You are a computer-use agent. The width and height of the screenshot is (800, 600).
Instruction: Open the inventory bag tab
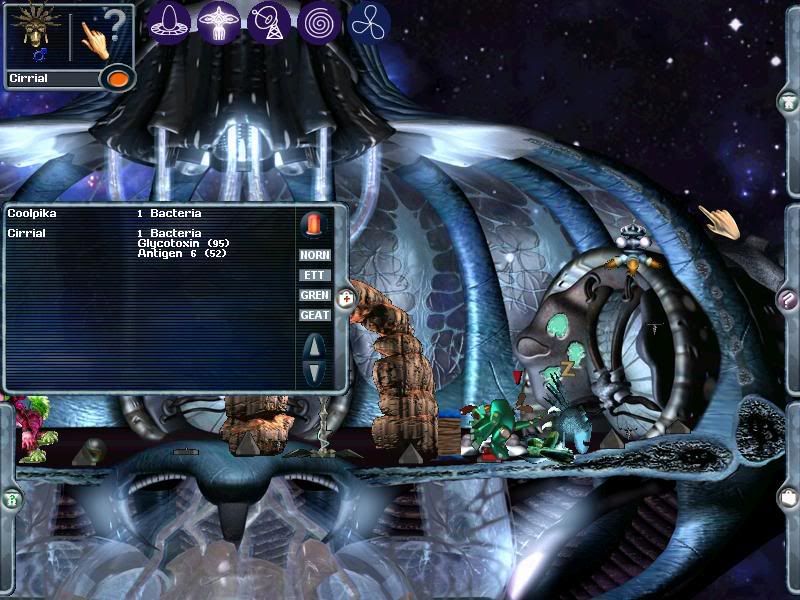click(x=787, y=497)
